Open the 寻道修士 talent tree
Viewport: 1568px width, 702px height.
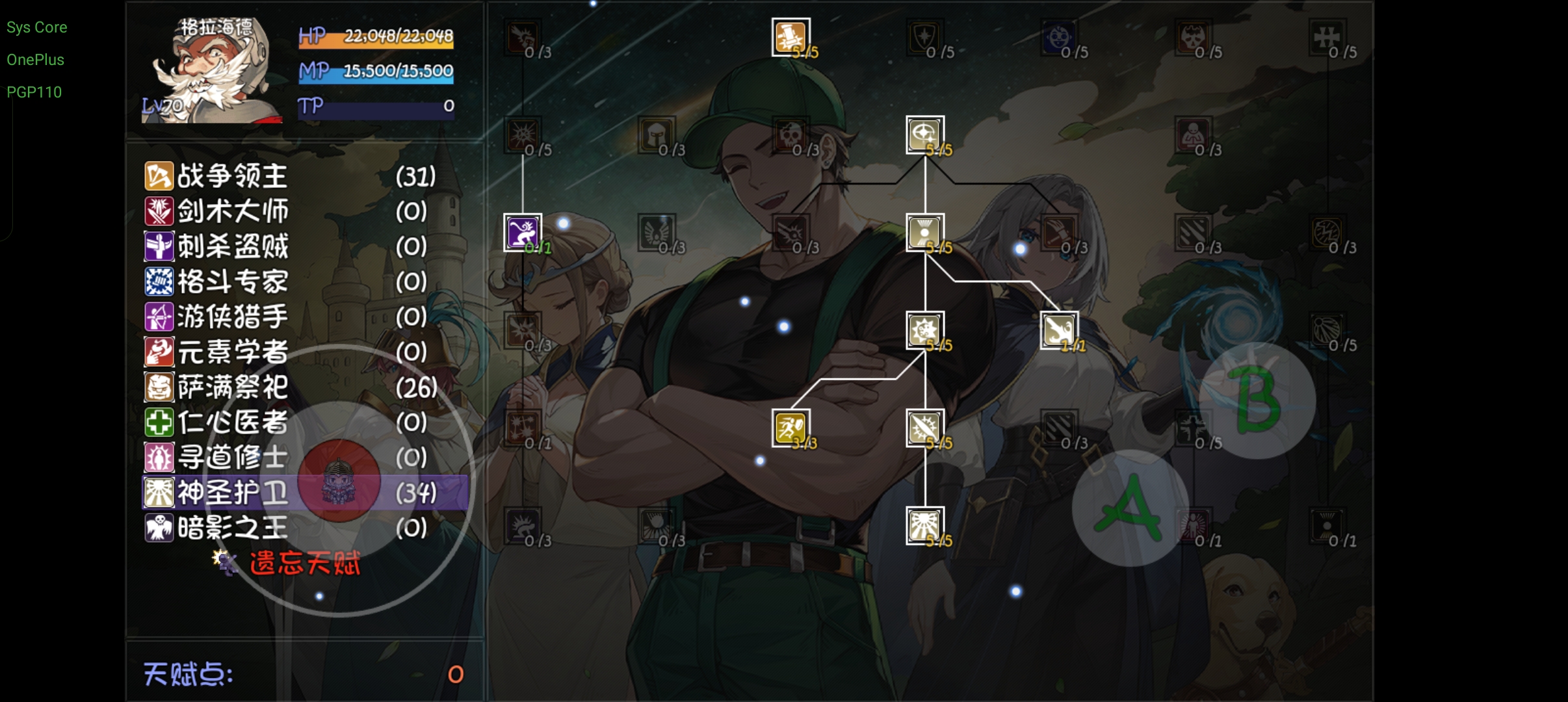232,458
